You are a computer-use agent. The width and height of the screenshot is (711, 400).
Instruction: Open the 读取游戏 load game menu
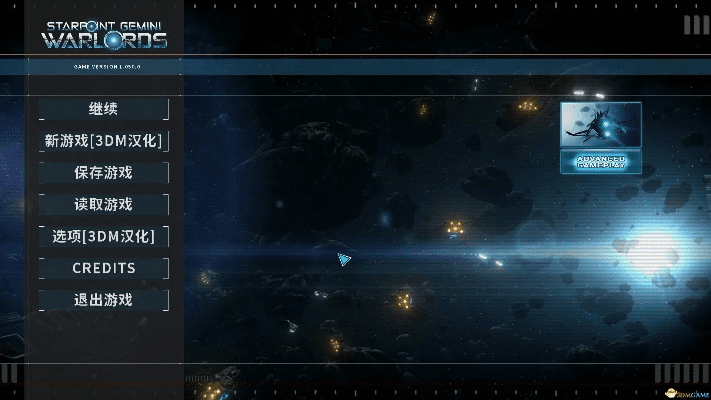pos(103,205)
